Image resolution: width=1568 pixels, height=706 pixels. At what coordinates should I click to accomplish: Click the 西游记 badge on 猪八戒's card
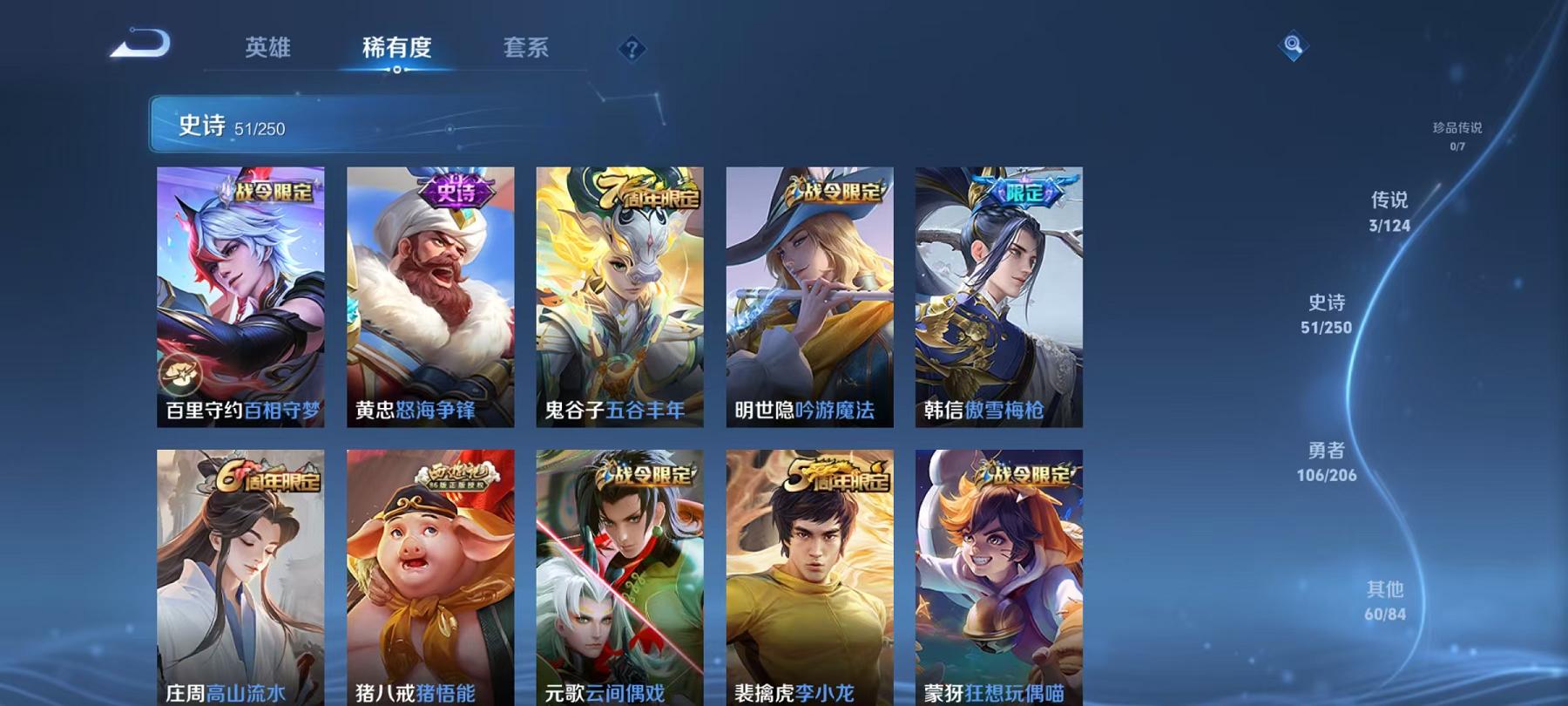(x=458, y=475)
